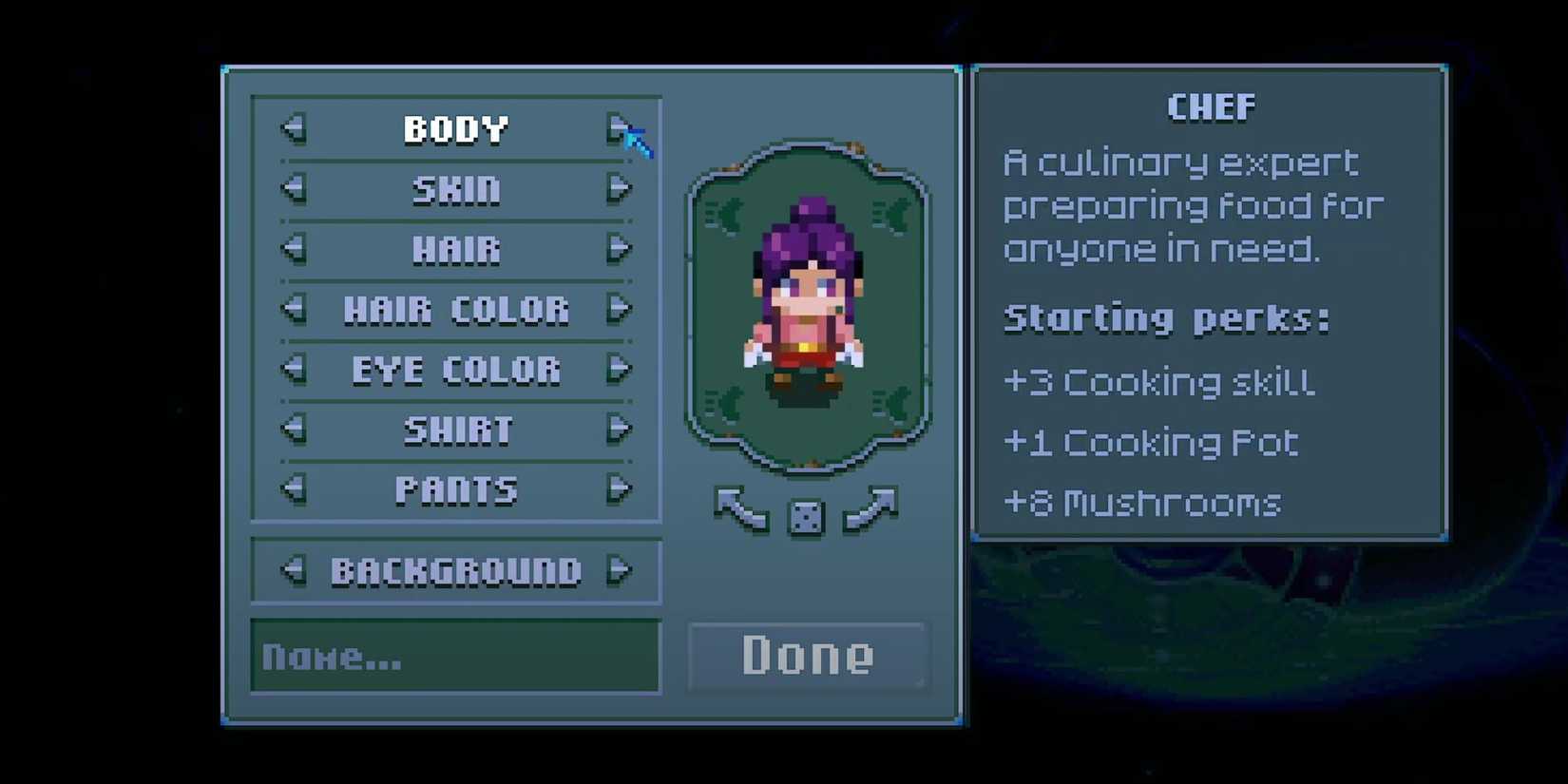This screenshot has width=1568, height=784.
Task: View the previous Shirt option
Action: (x=293, y=430)
